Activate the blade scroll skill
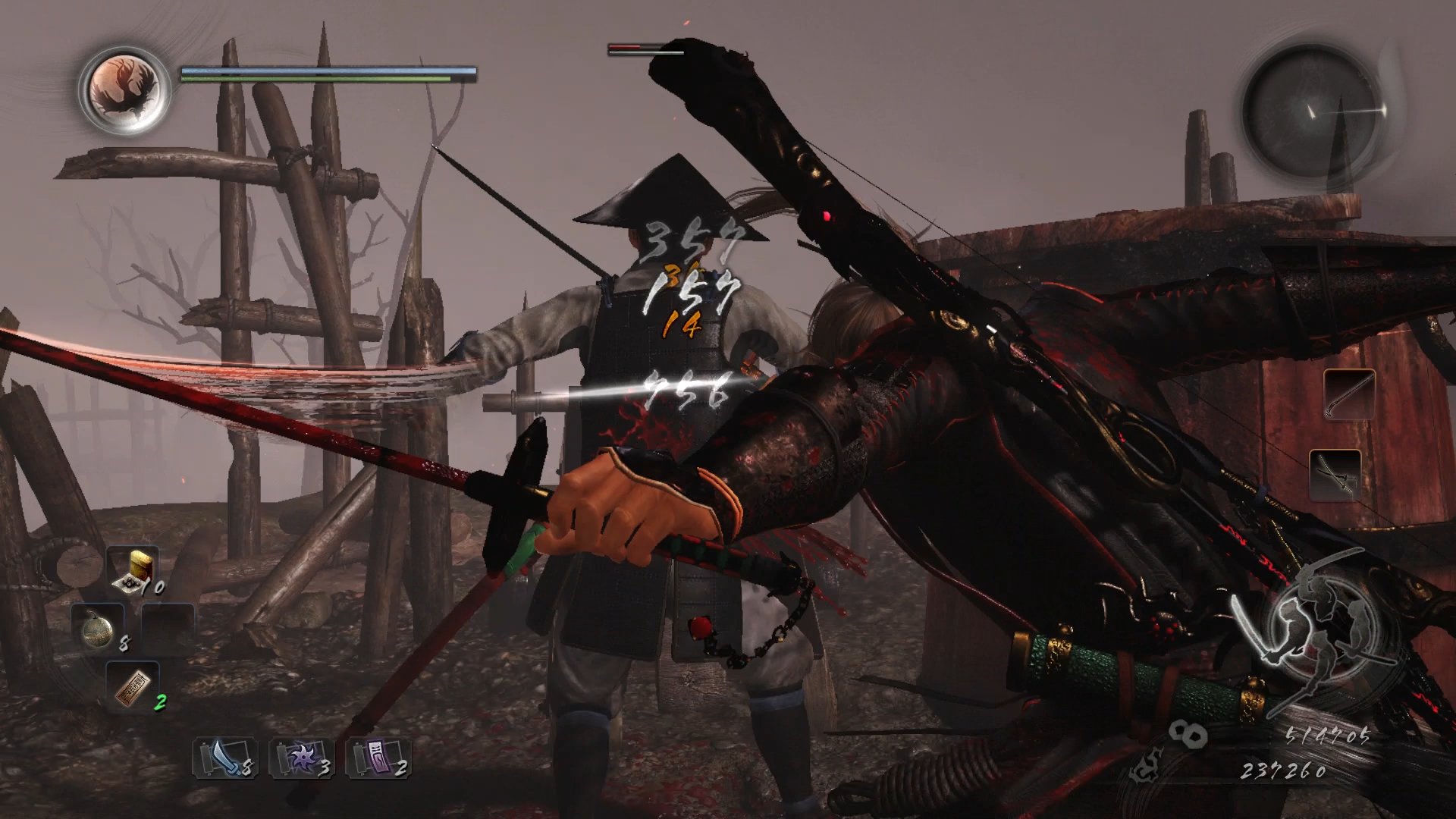This screenshot has width=1456, height=819. coord(224,758)
